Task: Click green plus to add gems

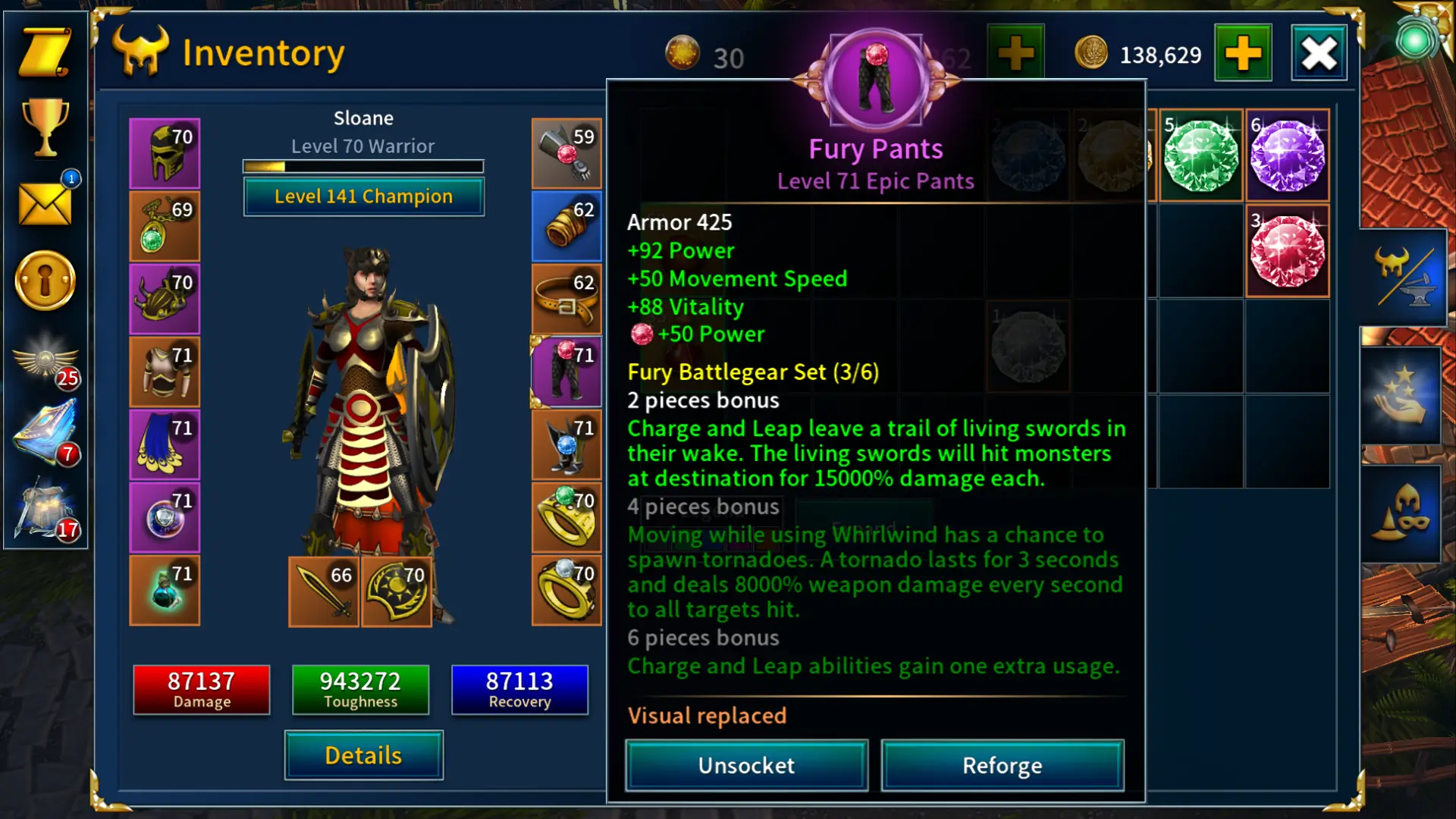Action: [x=1015, y=52]
